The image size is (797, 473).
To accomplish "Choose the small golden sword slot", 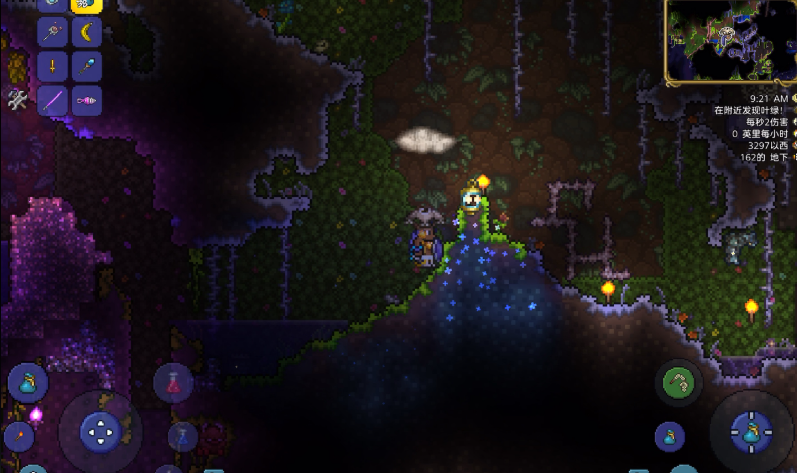I will (52, 67).
